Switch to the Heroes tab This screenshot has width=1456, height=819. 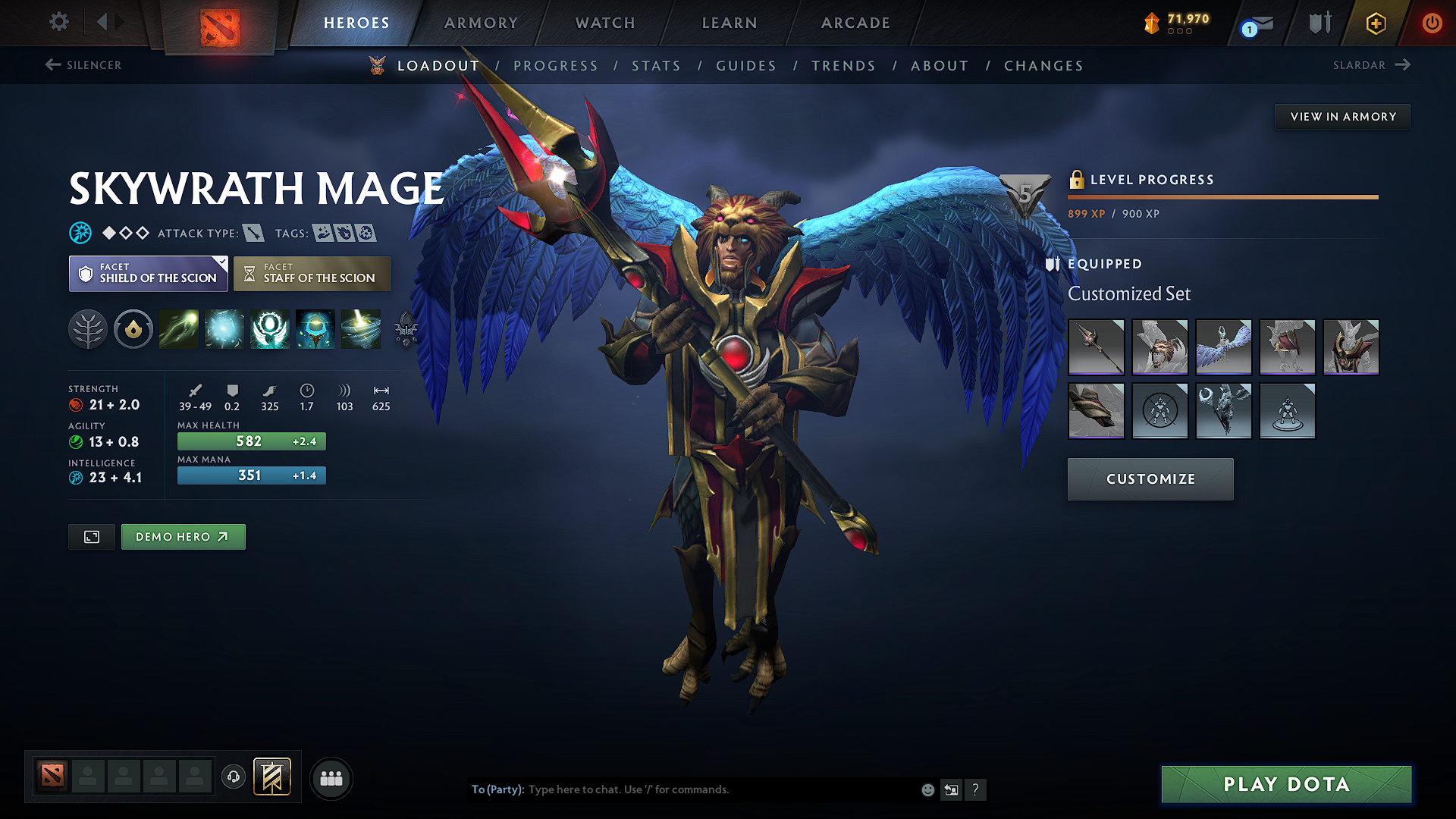pyautogui.click(x=356, y=23)
